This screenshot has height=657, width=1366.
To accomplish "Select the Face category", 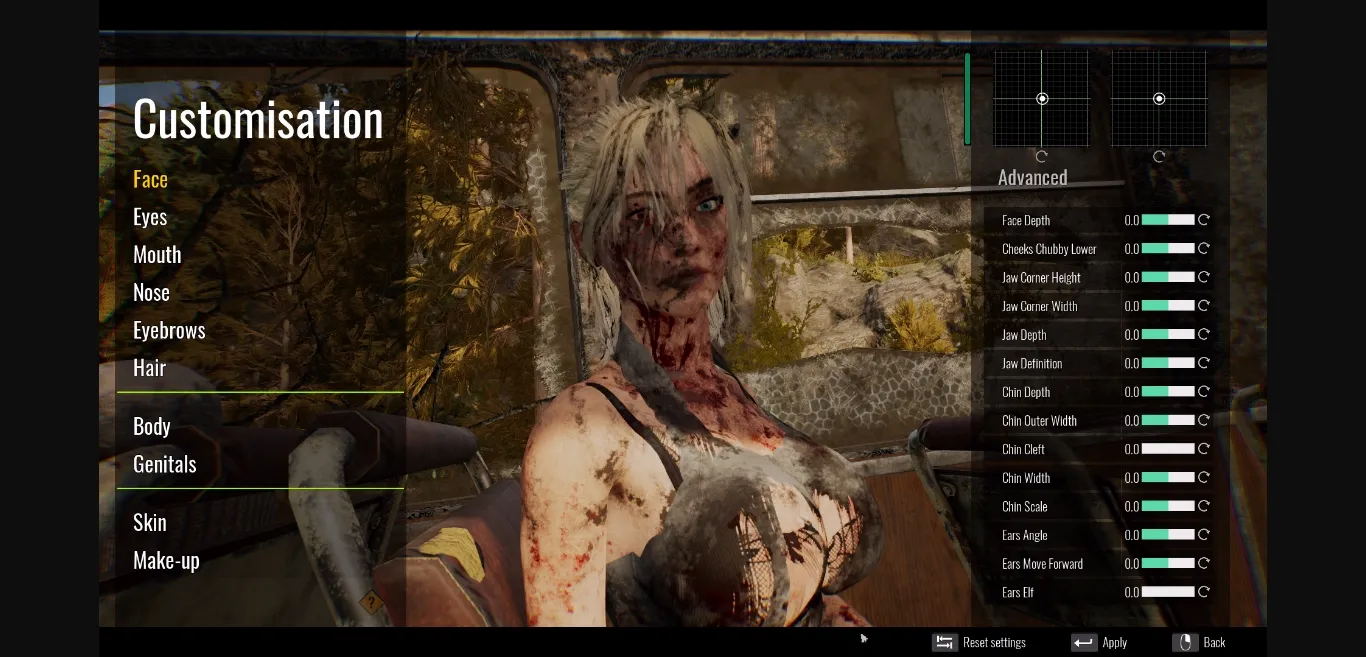I will pos(150,180).
